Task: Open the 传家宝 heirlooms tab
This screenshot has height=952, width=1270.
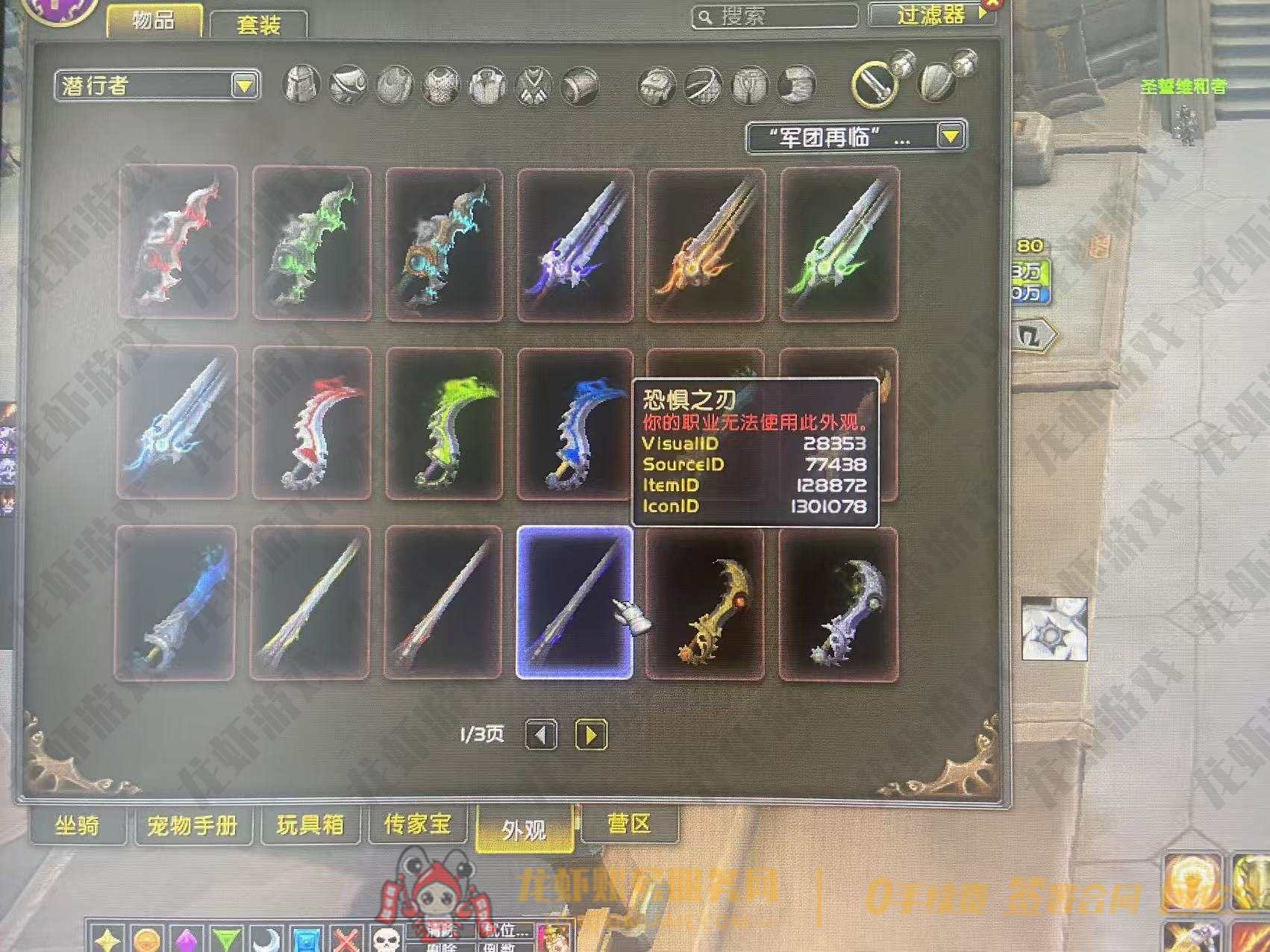Action: pos(418,824)
